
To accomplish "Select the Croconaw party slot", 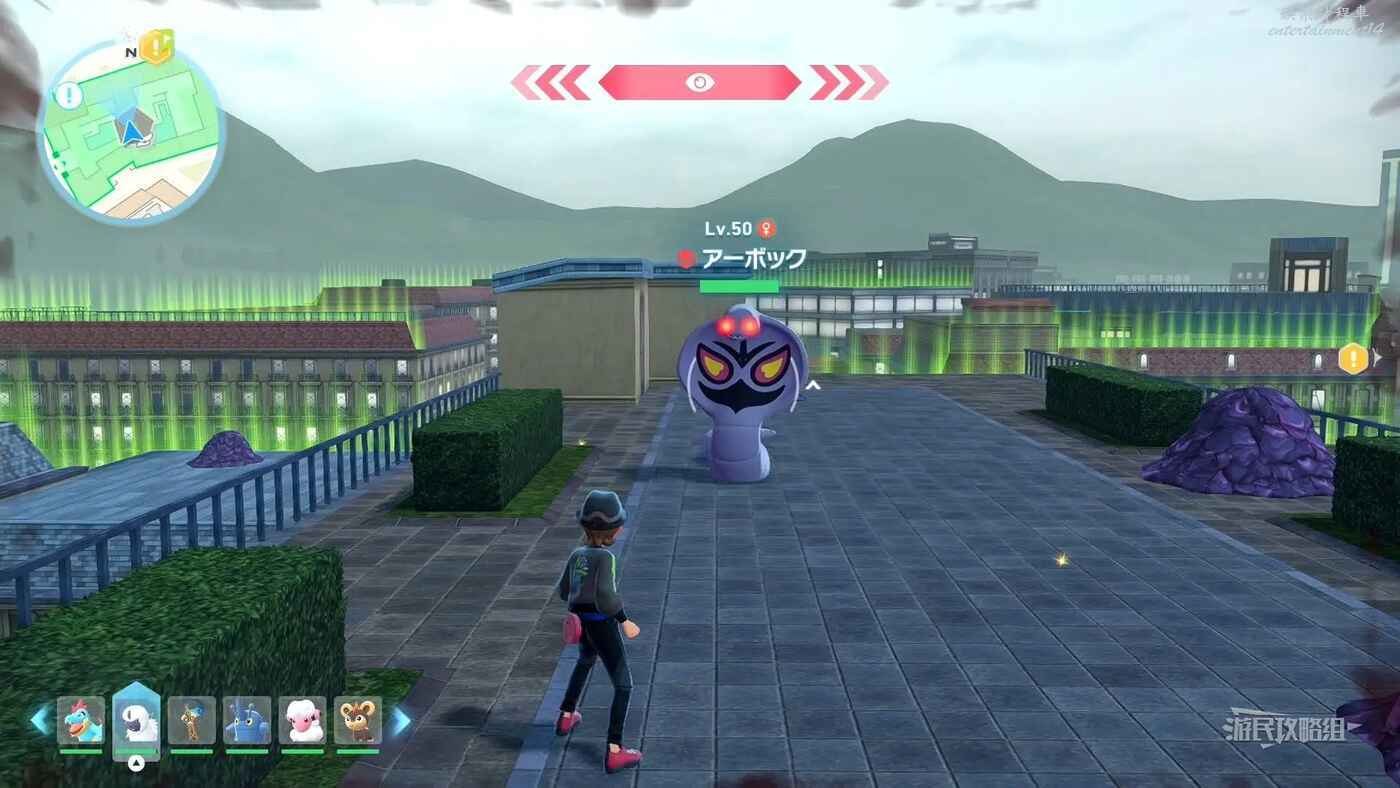I will (x=81, y=720).
